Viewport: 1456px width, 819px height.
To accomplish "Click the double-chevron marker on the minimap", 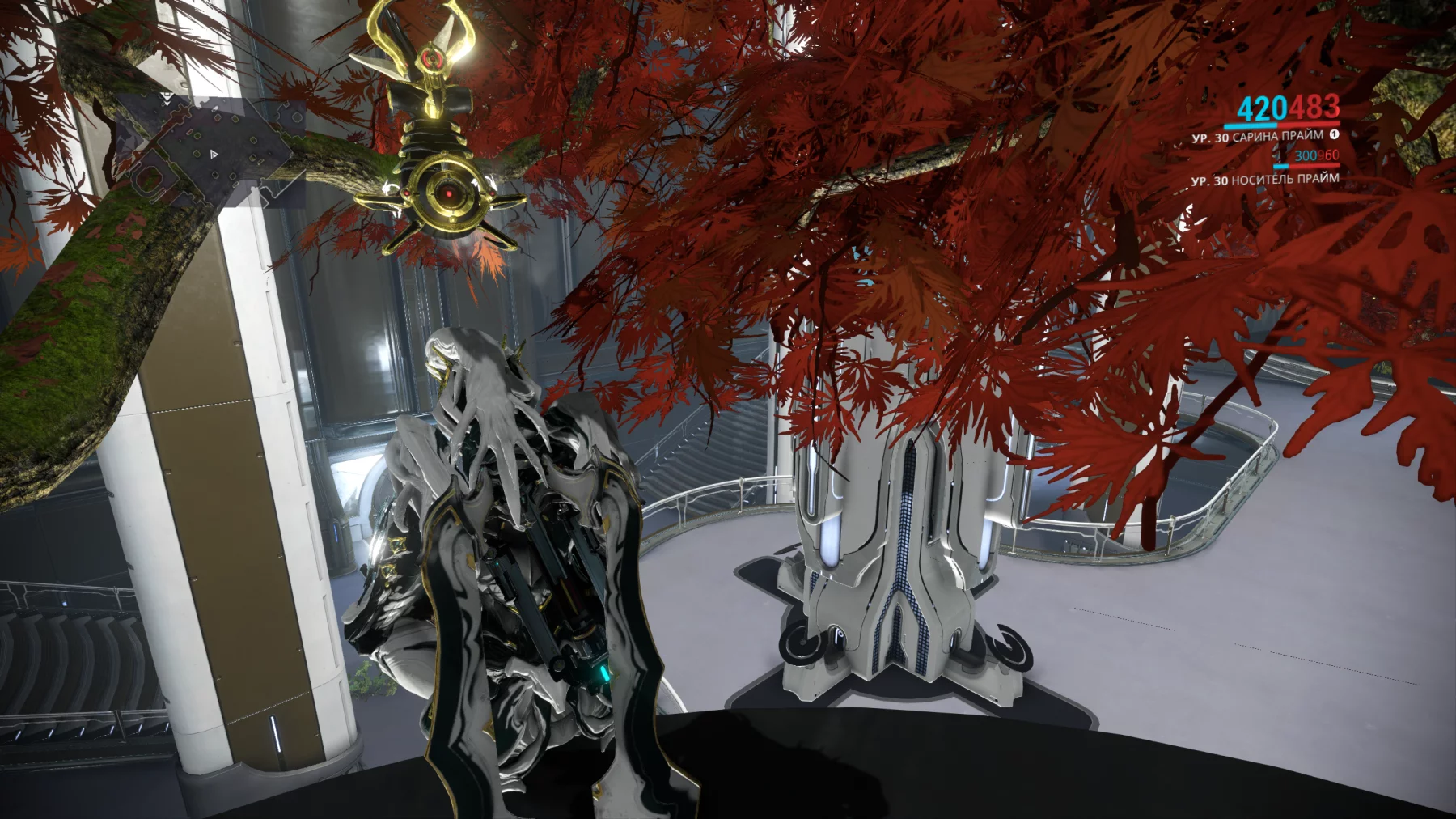I will tap(166, 97).
